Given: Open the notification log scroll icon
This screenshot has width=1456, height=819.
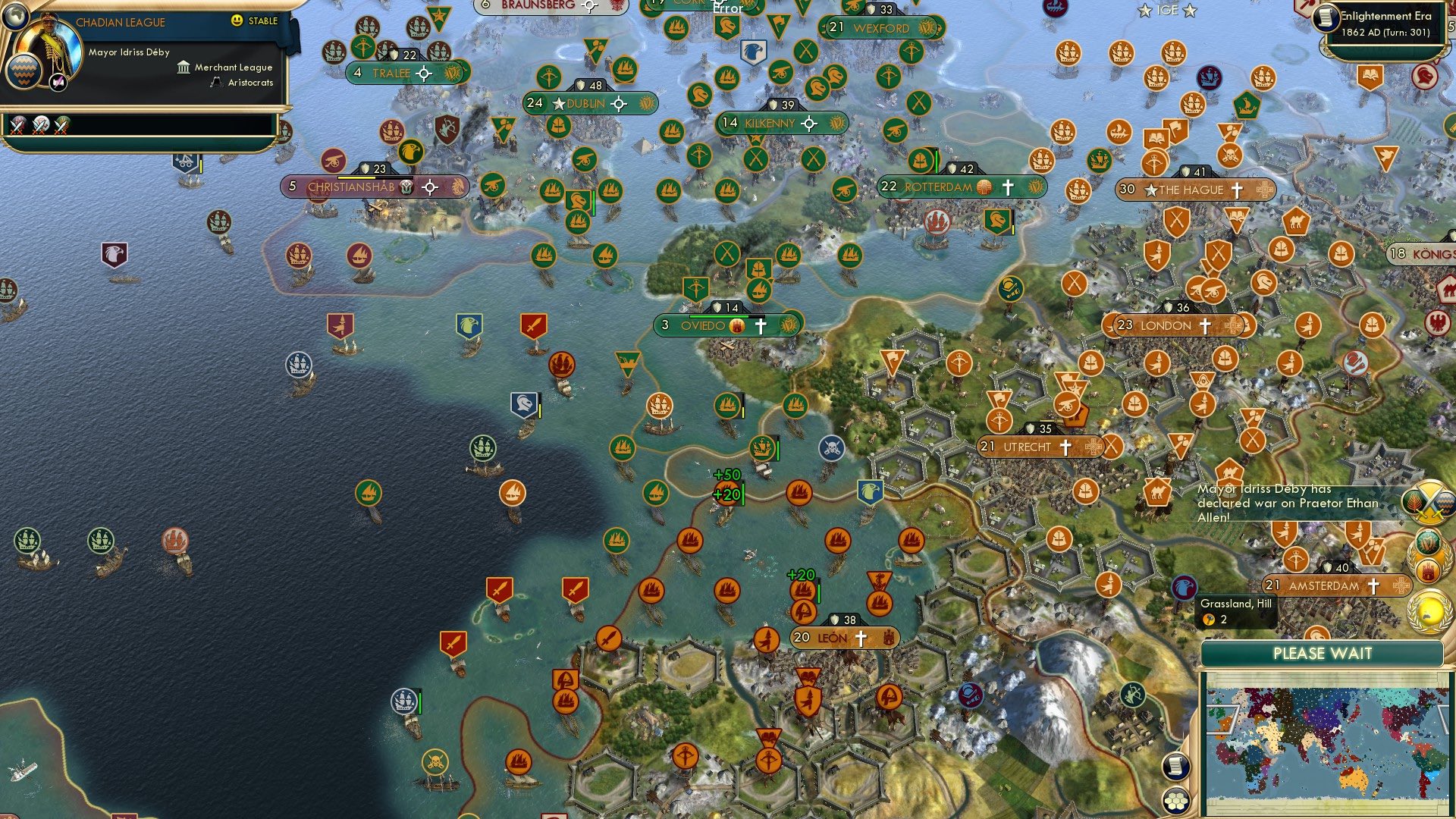Looking at the screenshot, I should coord(1176,767).
